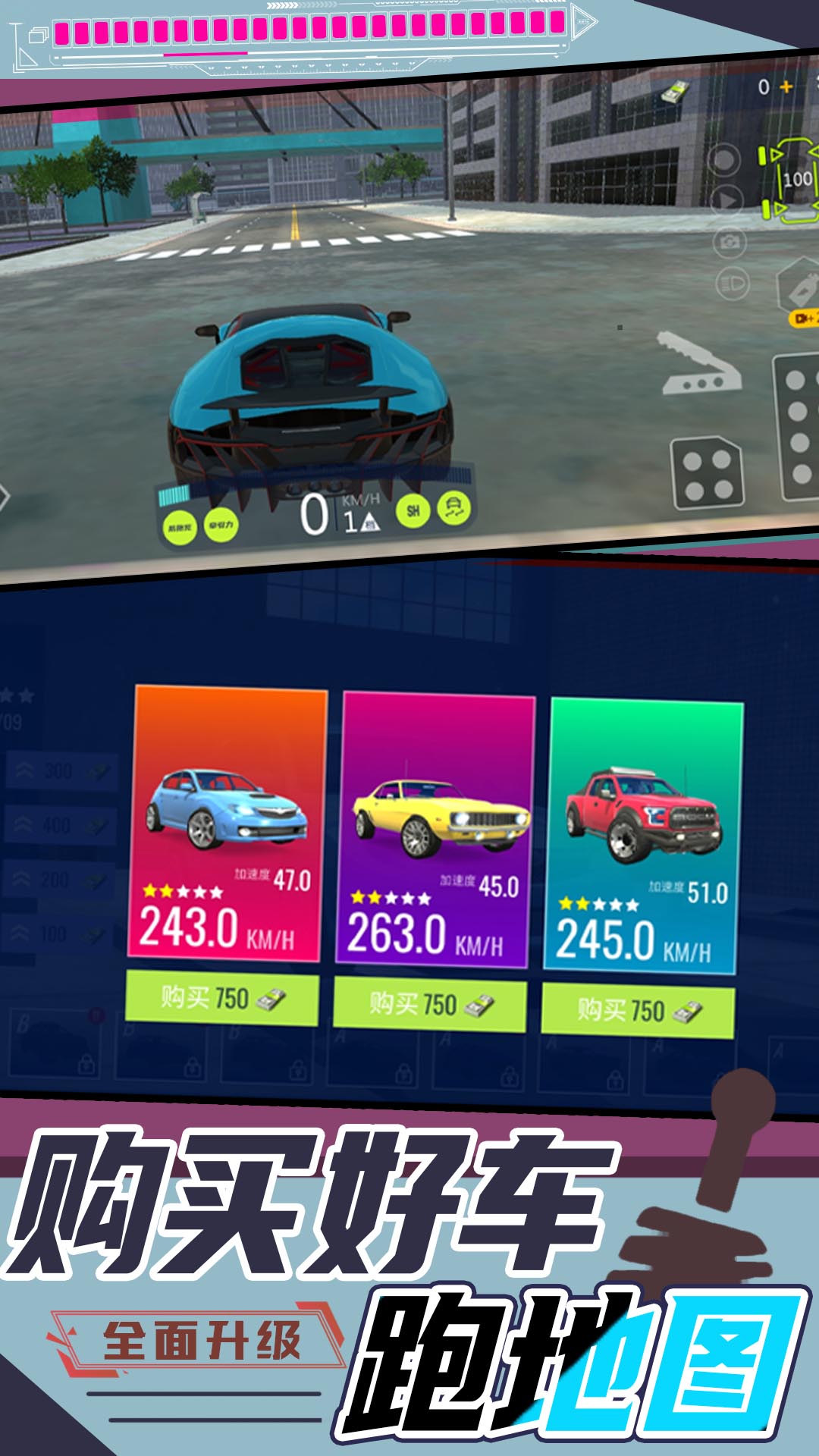Toggle the headlights icon

point(733,284)
